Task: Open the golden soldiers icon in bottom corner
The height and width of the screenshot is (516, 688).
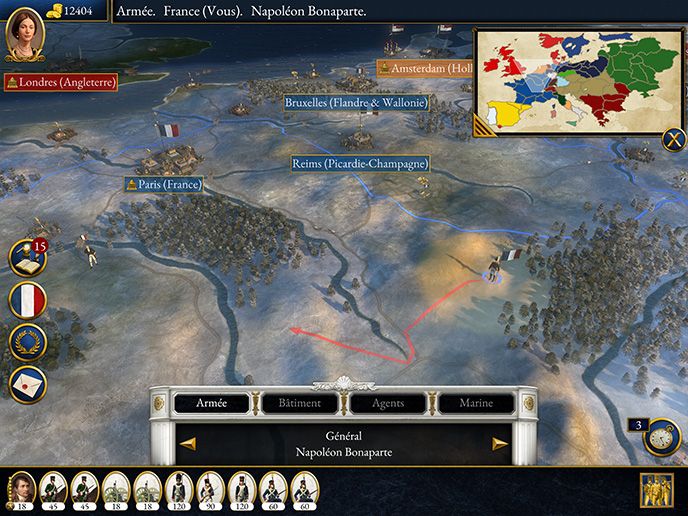Action: pyautogui.click(x=657, y=490)
